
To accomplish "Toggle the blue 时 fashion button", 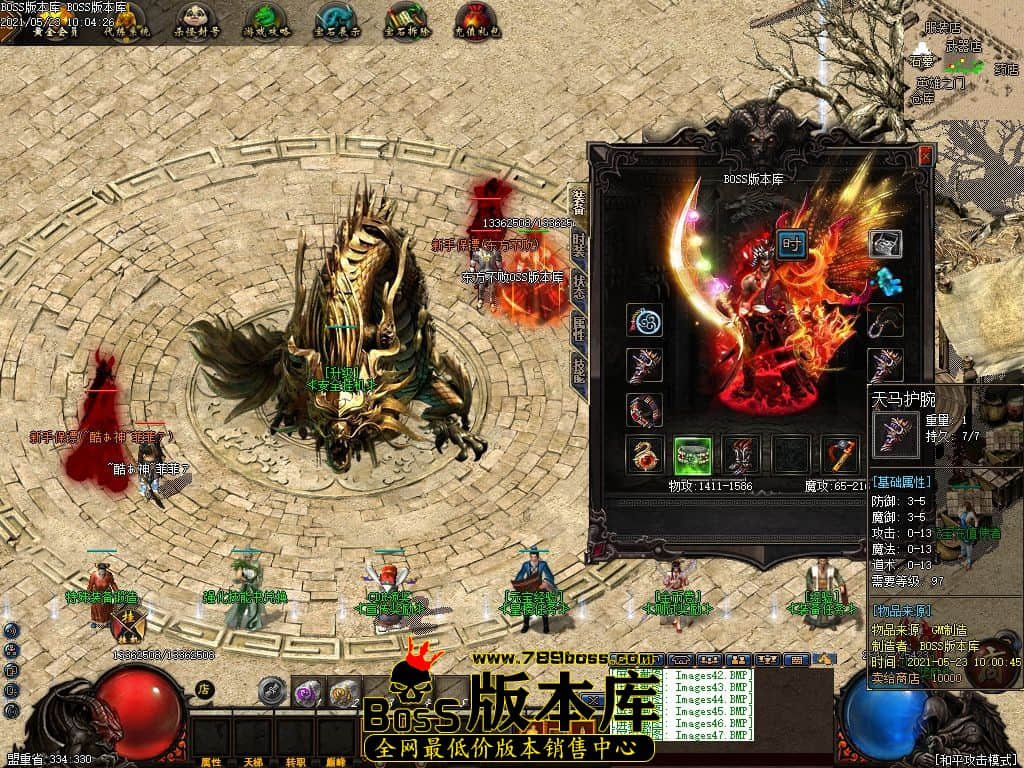I will [792, 244].
